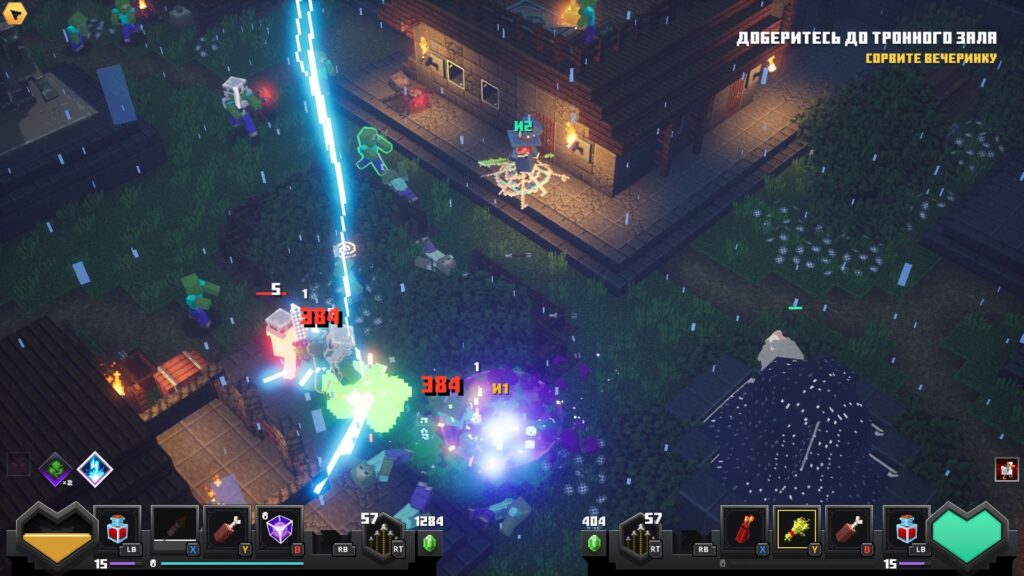
Task: Fire the red fireworks arrow artifact
Action: (x=744, y=527)
